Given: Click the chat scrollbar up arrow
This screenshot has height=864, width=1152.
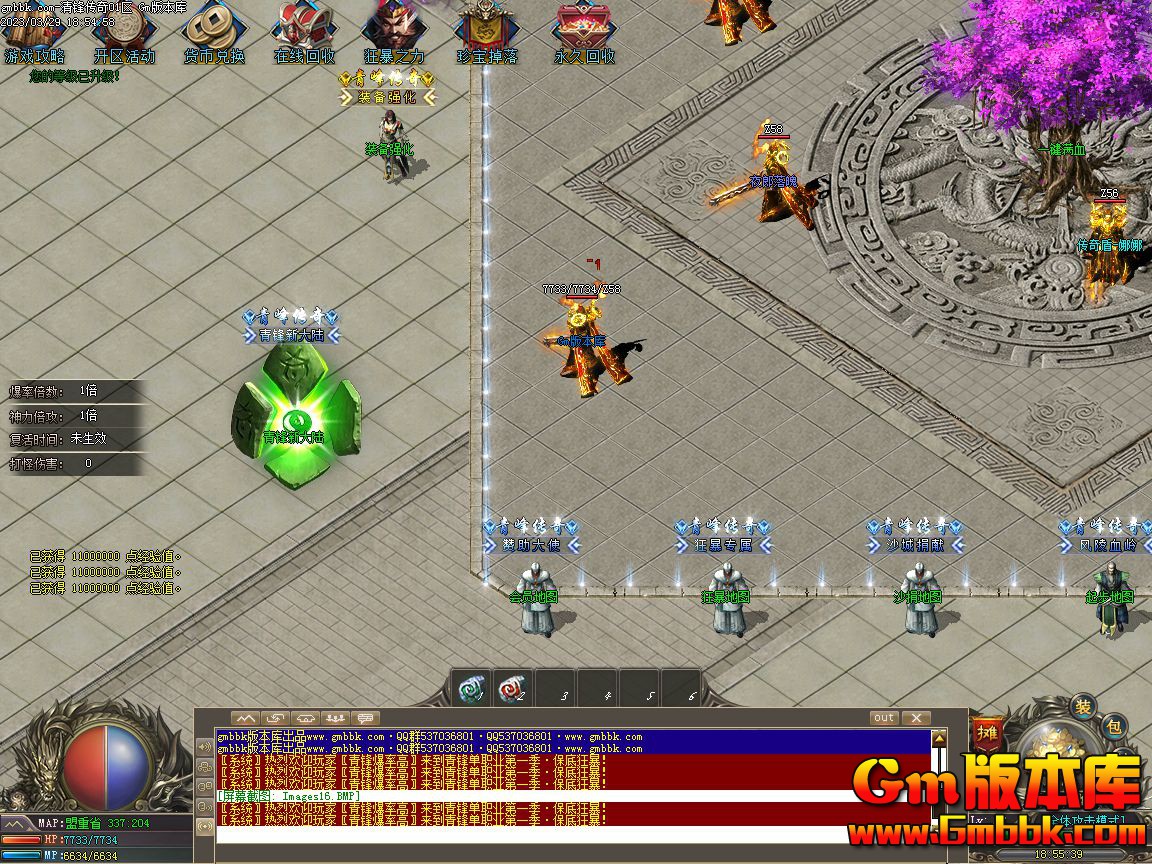Looking at the screenshot, I should point(939,738).
